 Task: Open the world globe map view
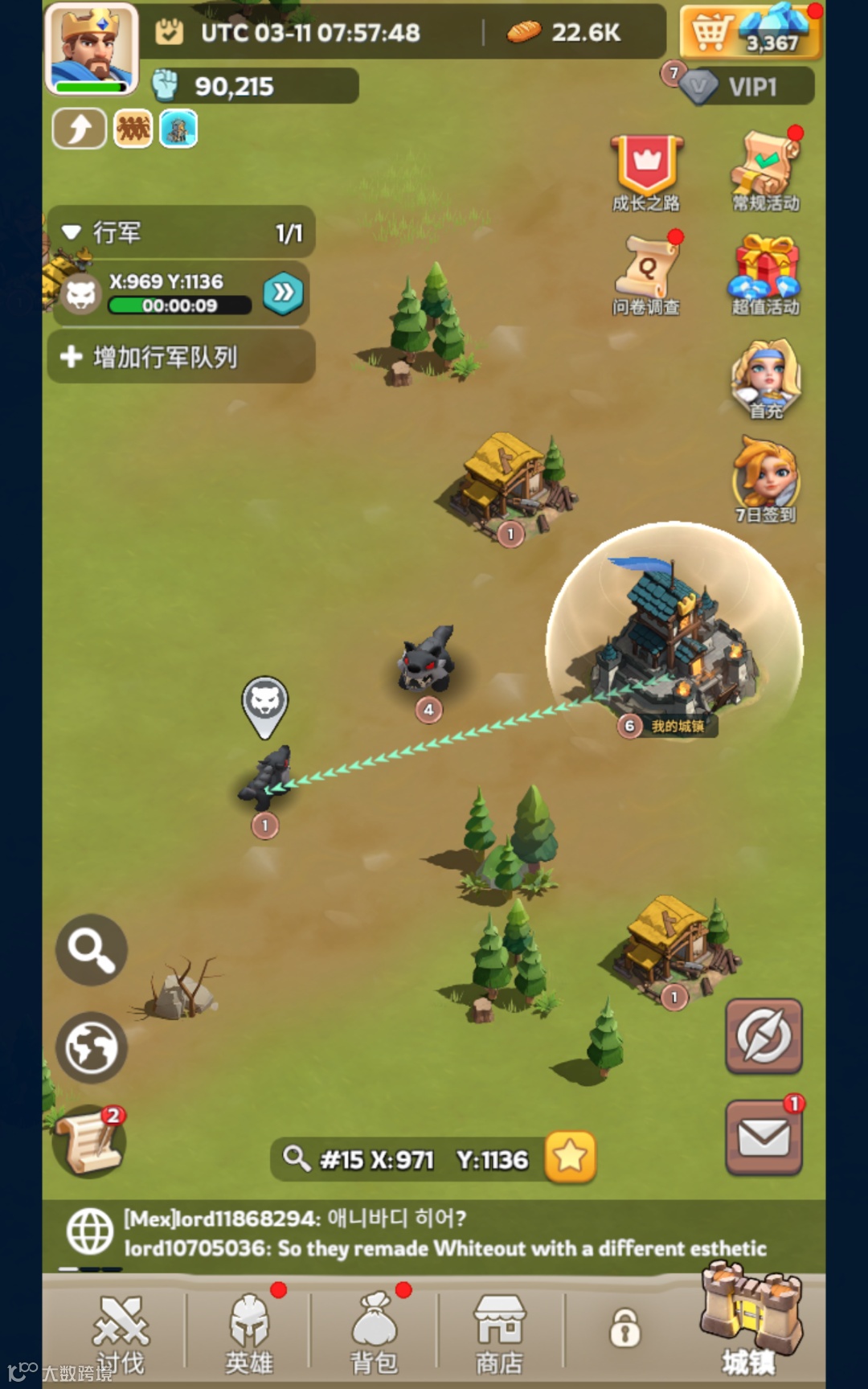click(x=91, y=1047)
